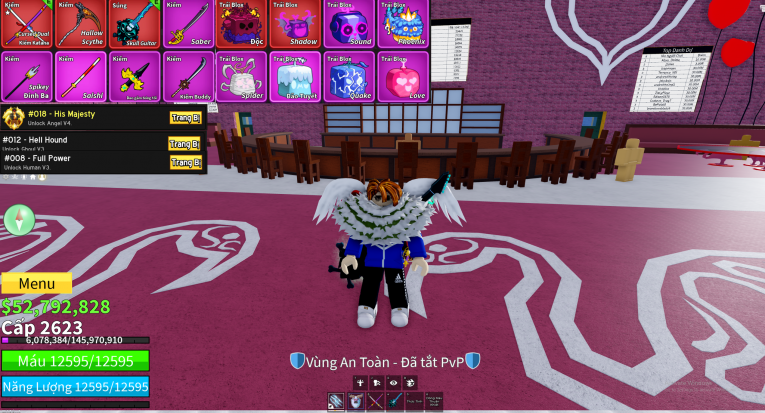
Task: Select the Phoenix fruit slot
Action: pyautogui.click(x=403, y=24)
